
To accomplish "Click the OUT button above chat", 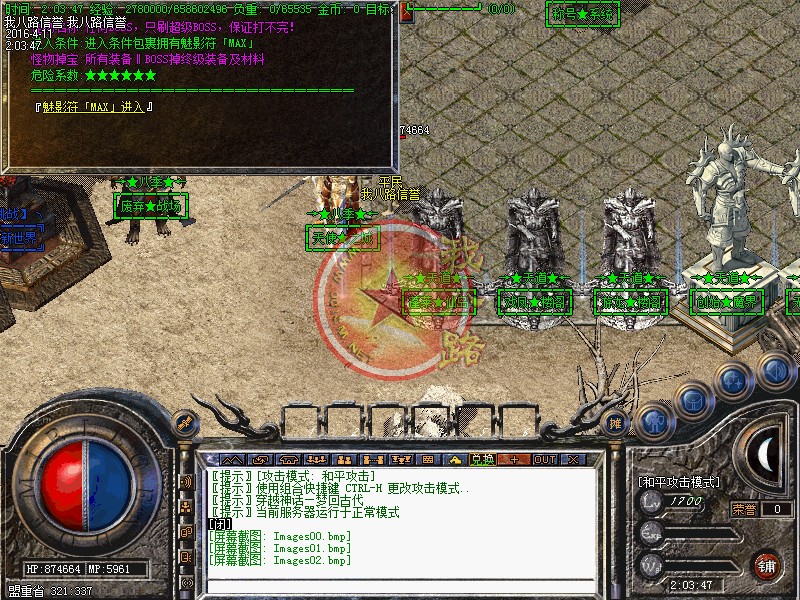I will (x=544, y=459).
